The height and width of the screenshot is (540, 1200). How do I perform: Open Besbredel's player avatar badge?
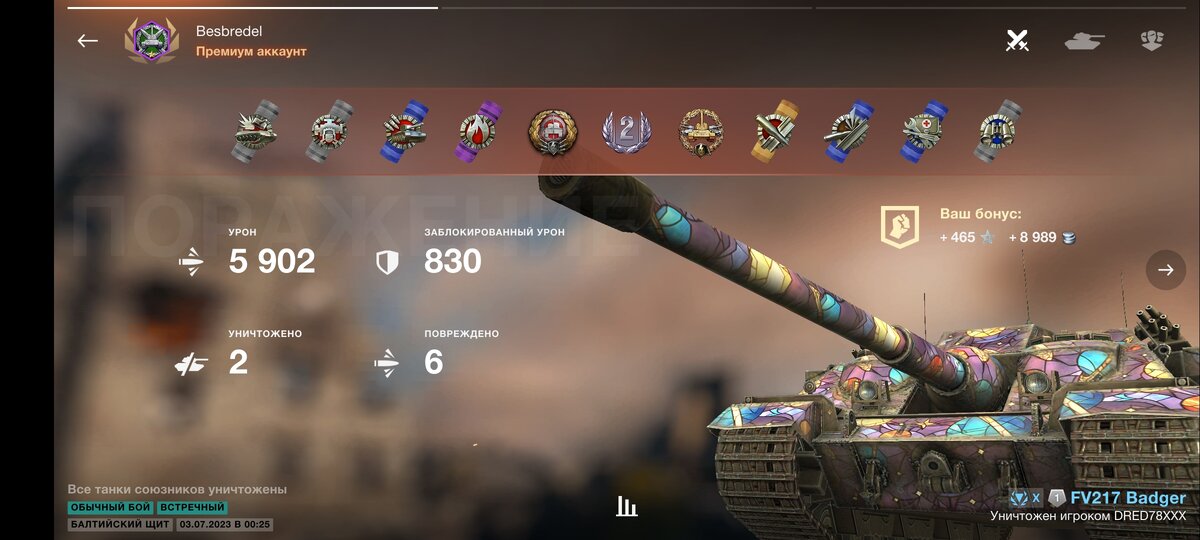click(151, 41)
